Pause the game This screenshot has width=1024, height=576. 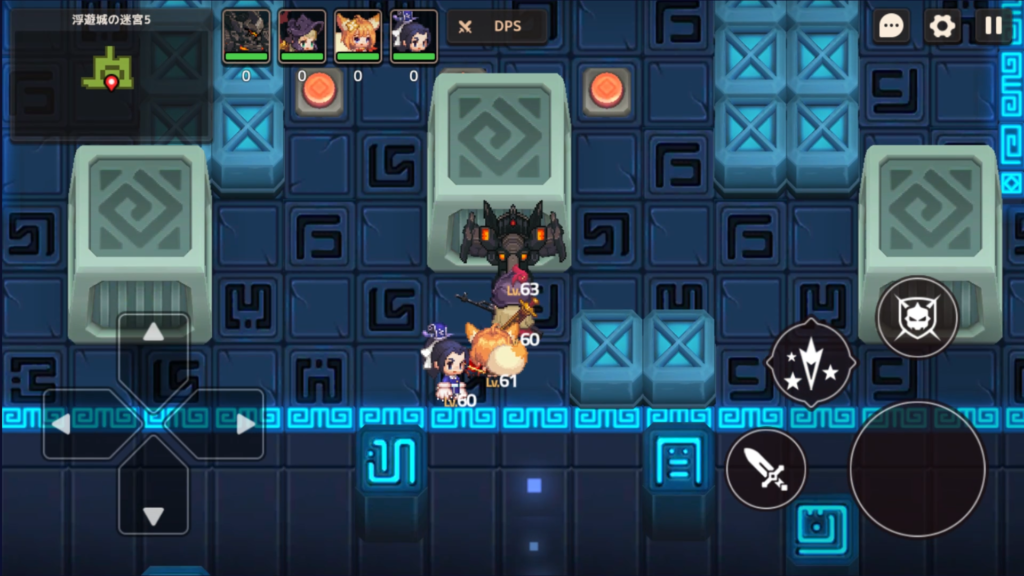point(993,27)
